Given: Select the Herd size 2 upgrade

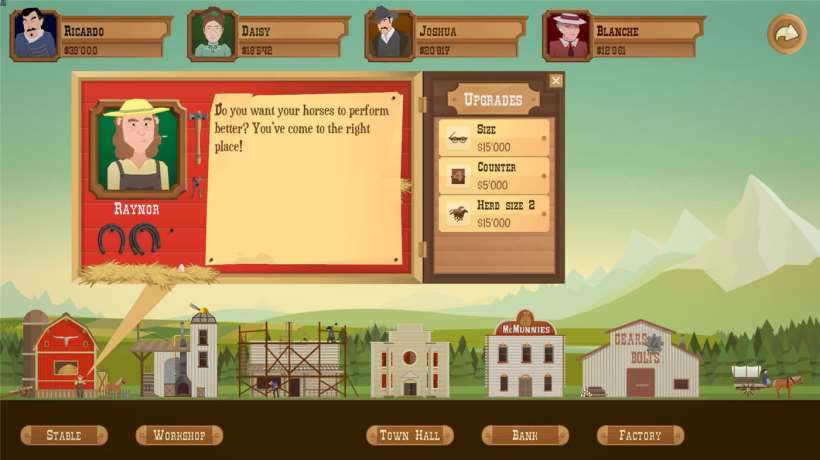Looking at the screenshot, I should click(x=494, y=213).
